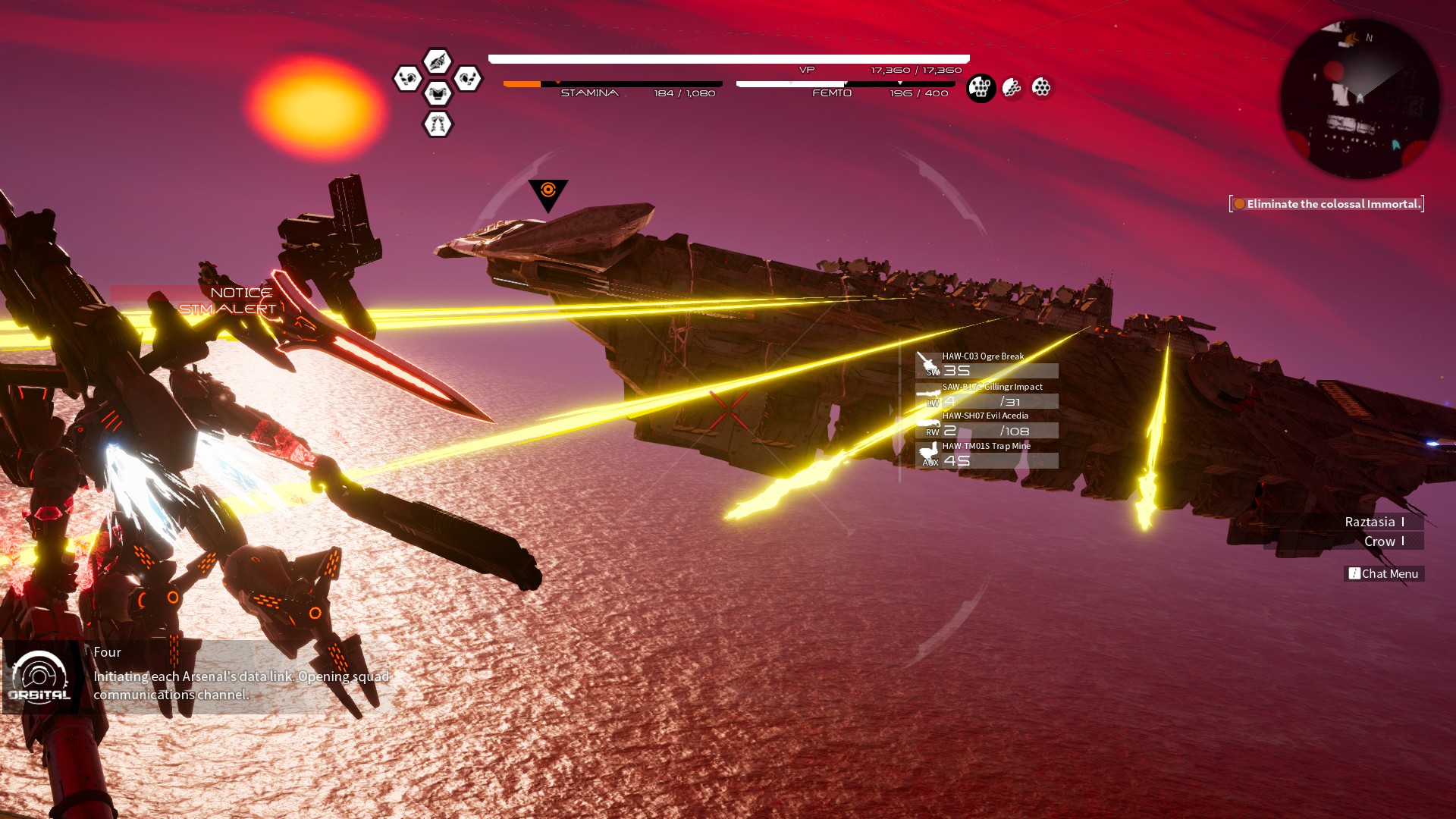The width and height of the screenshot is (1456, 819).
Task: Select the SAW-B17C Gillingr Impact weapon slot
Action: coord(987,394)
